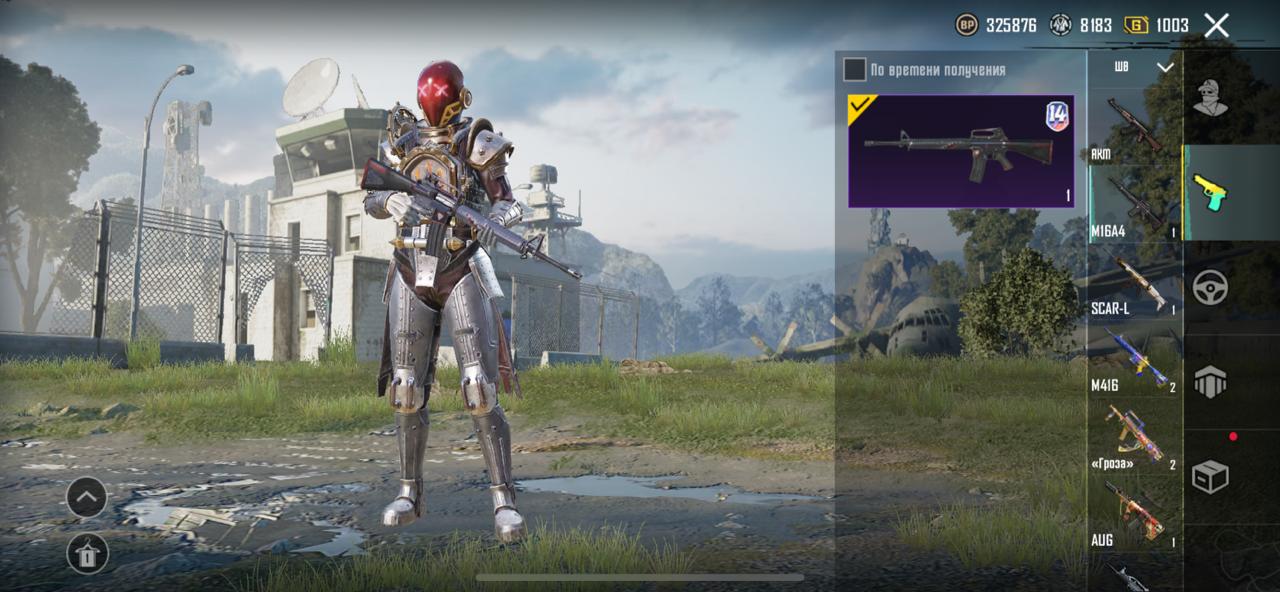This screenshot has height=592, width=1280.
Task: Select M16A4 in the weapon list
Action: [x=1134, y=204]
